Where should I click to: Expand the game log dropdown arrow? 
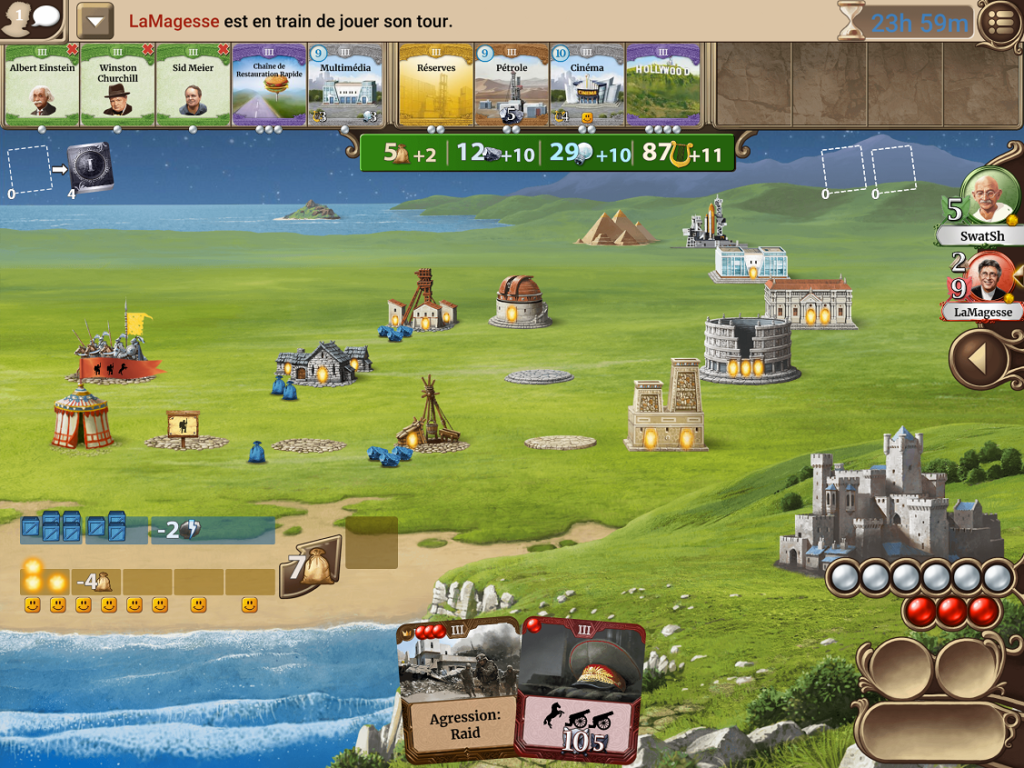point(95,21)
